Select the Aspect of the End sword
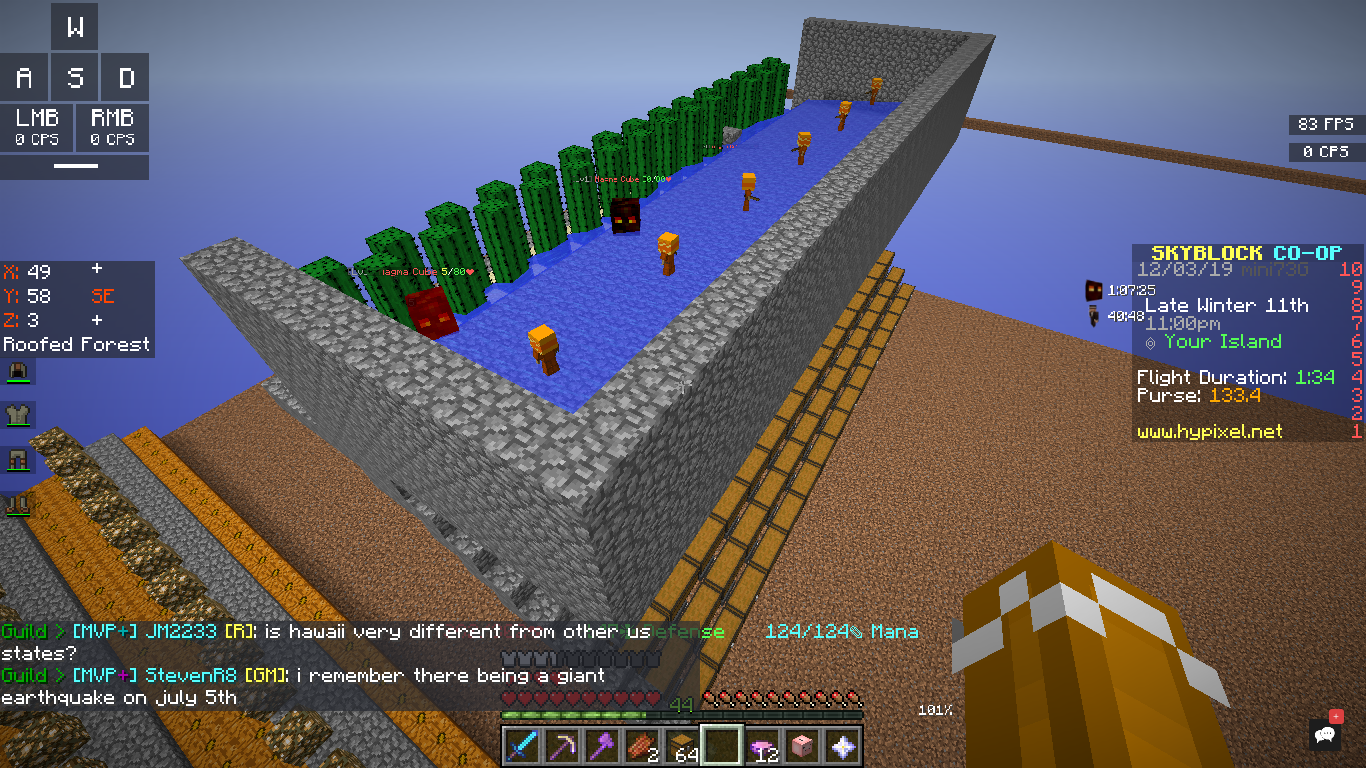 tap(521, 745)
